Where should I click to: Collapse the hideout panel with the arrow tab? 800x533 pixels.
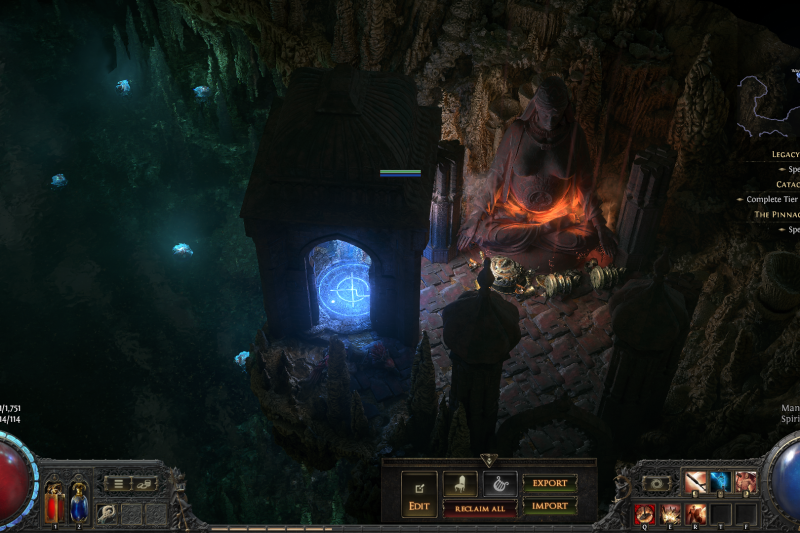click(x=489, y=460)
